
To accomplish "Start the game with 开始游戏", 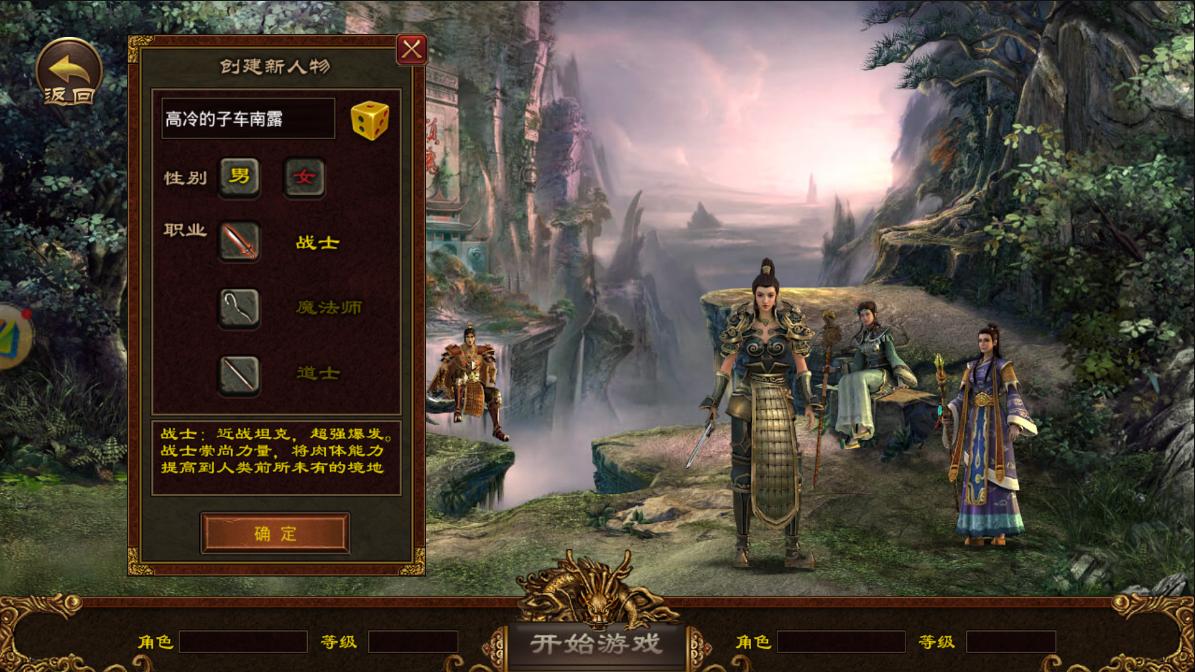I will pyautogui.click(x=597, y=642).
